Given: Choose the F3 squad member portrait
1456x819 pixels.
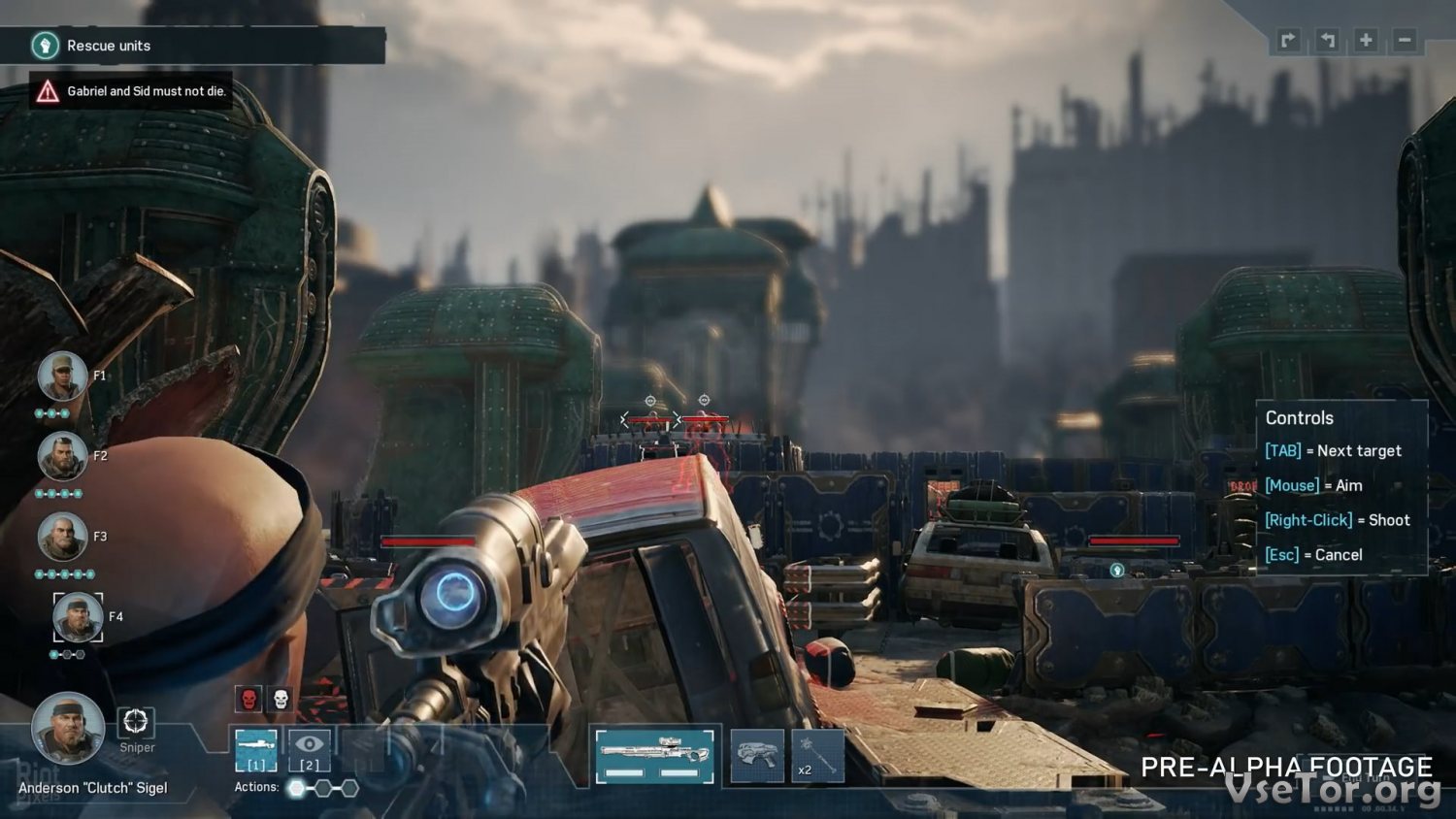Looking at the screenshot, I should (62, 537).
